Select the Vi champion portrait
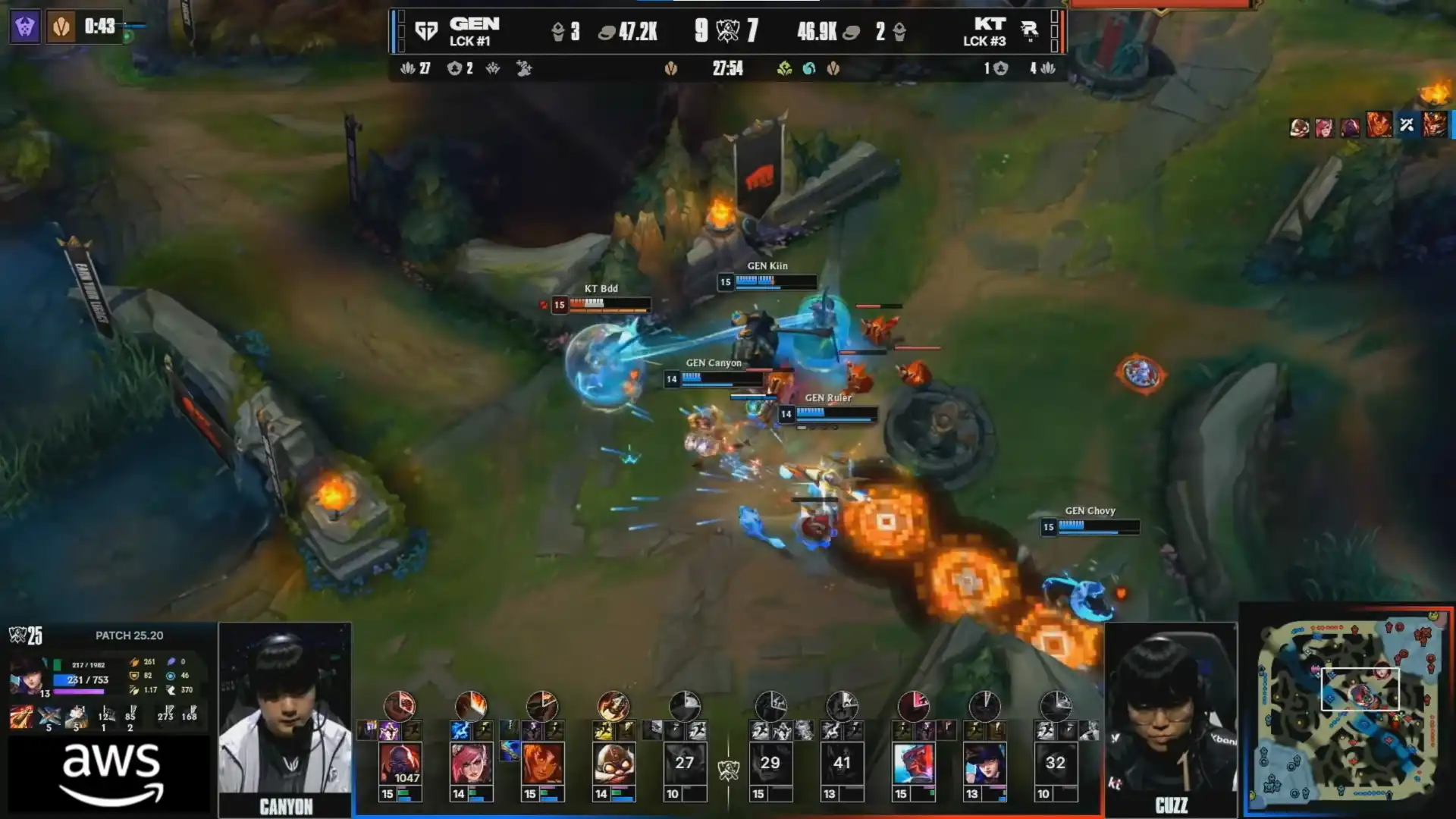Screen dimensions: 1456x819 (x=471, y=763)
